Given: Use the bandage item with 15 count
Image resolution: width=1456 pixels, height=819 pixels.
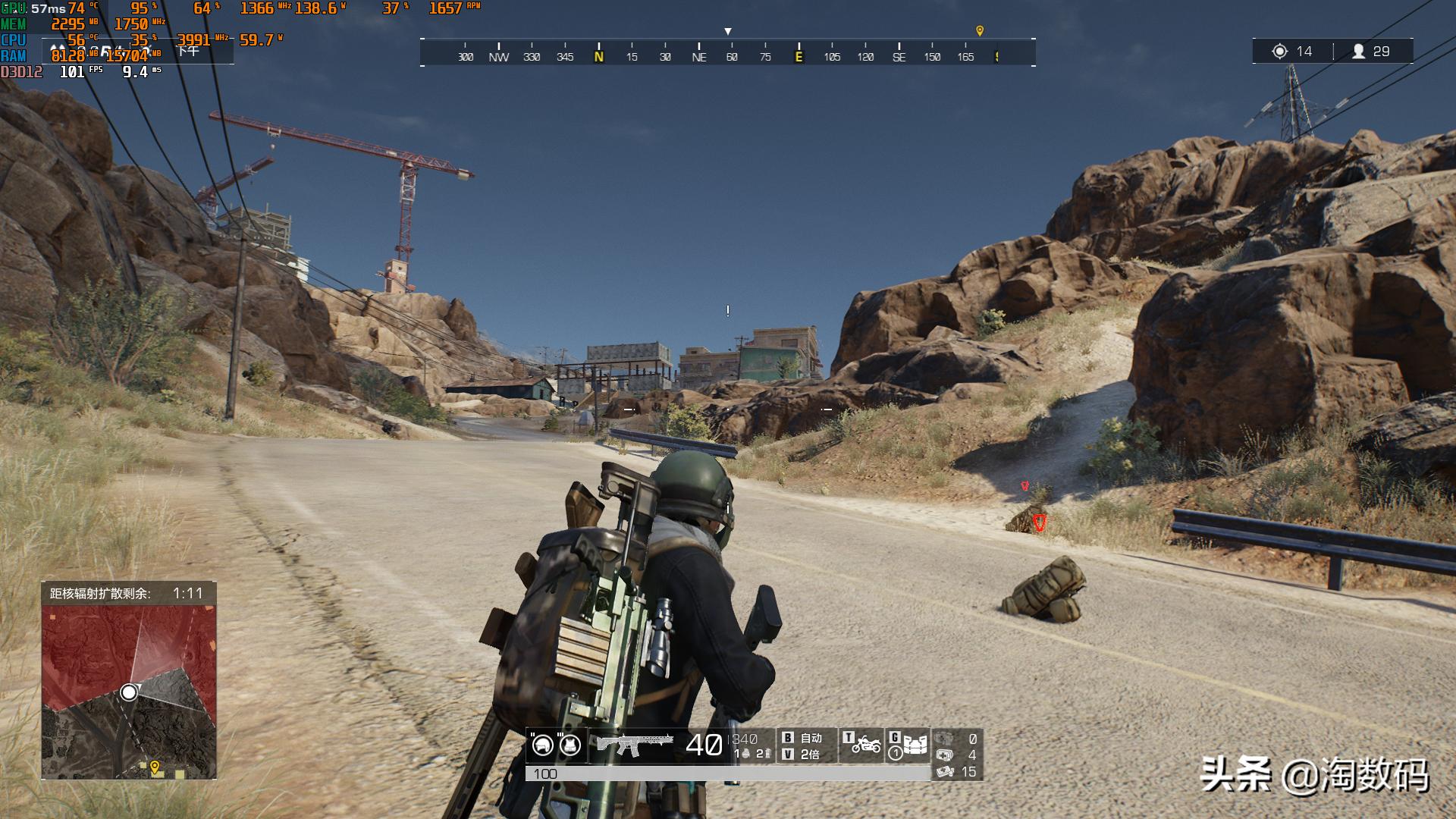Looking at the screenshot, I should (x=945, y=772).
